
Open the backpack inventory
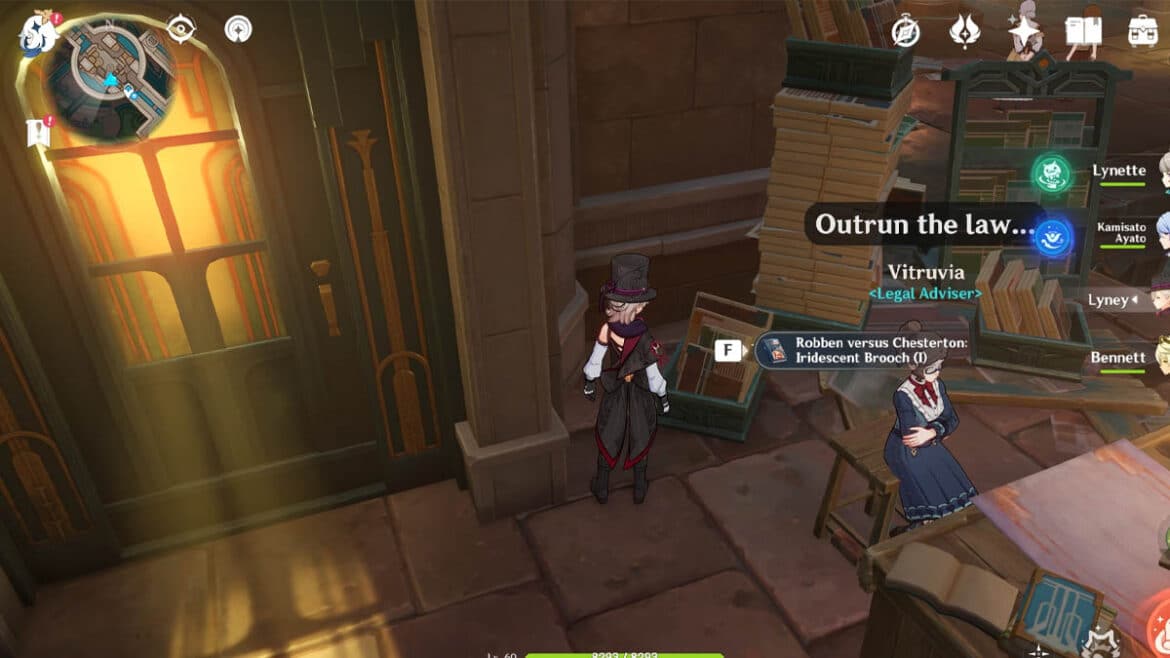point(1142,32)
